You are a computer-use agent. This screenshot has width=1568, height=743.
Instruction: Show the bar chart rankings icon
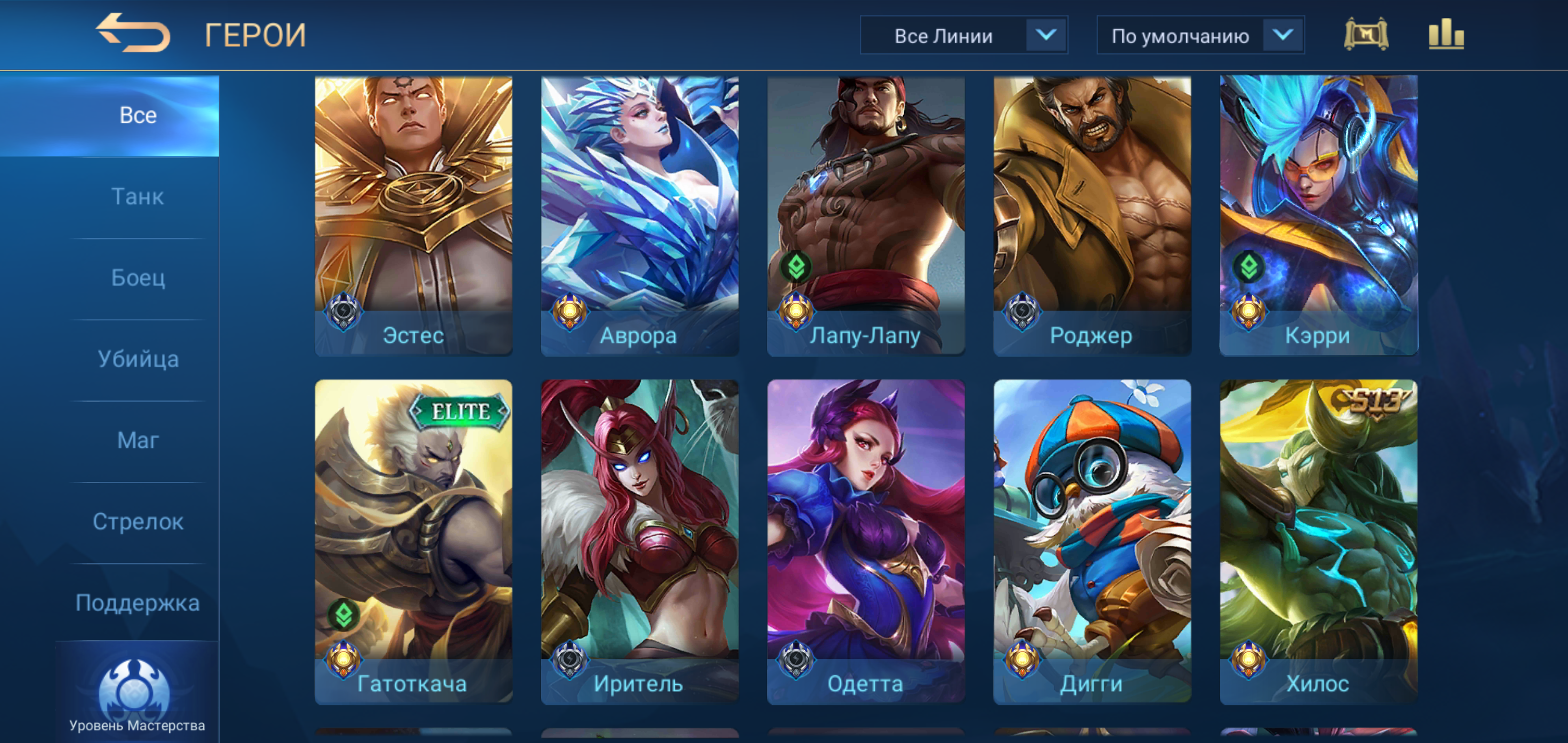(1446, 34)
